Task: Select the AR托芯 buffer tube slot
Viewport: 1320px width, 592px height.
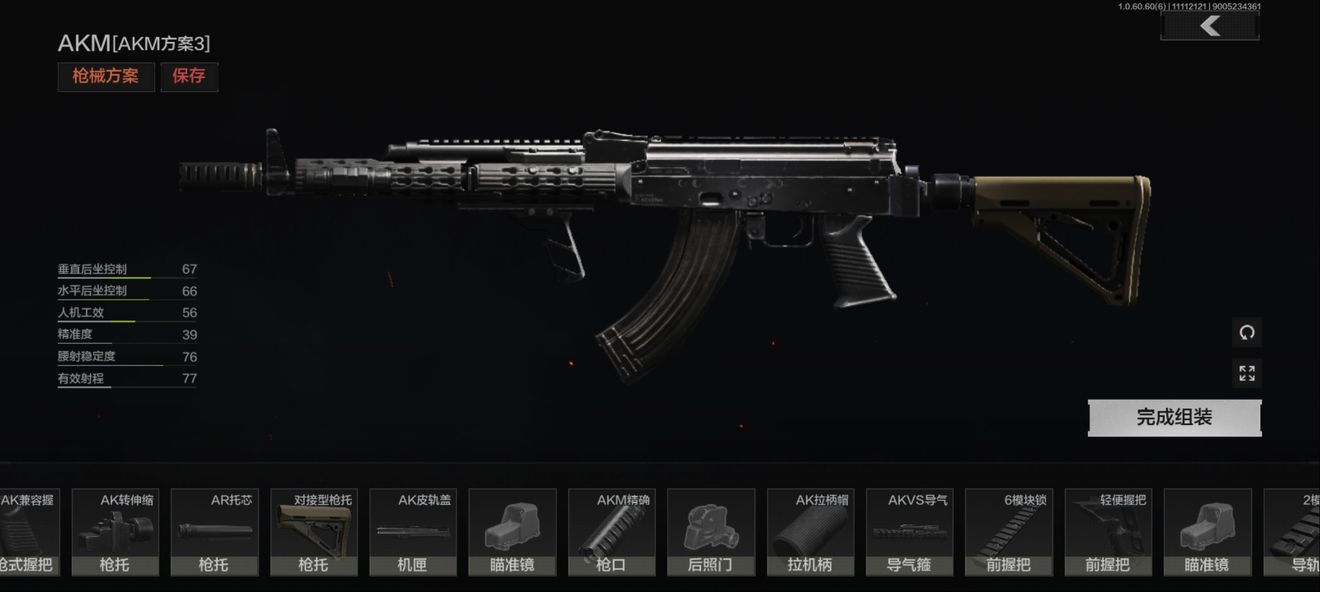Action: coord(214,532)
